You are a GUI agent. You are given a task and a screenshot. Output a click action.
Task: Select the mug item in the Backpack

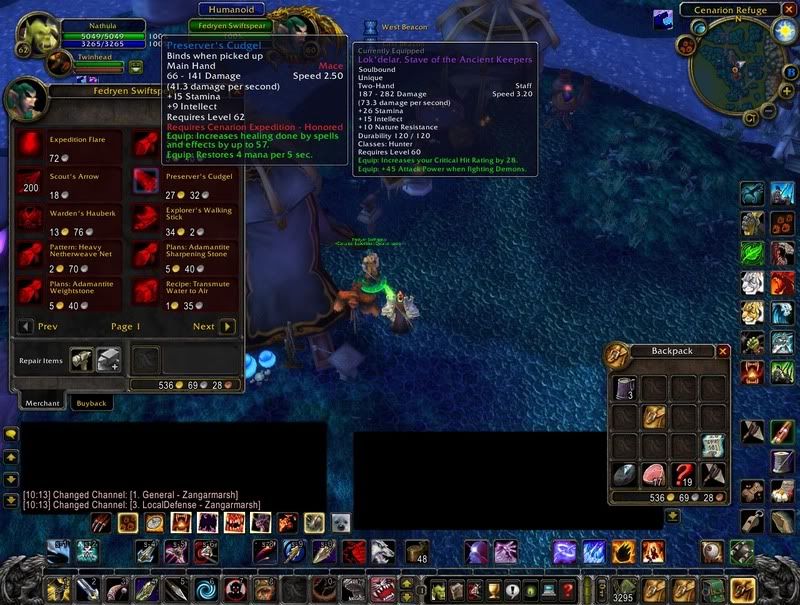tap(626, 387)
